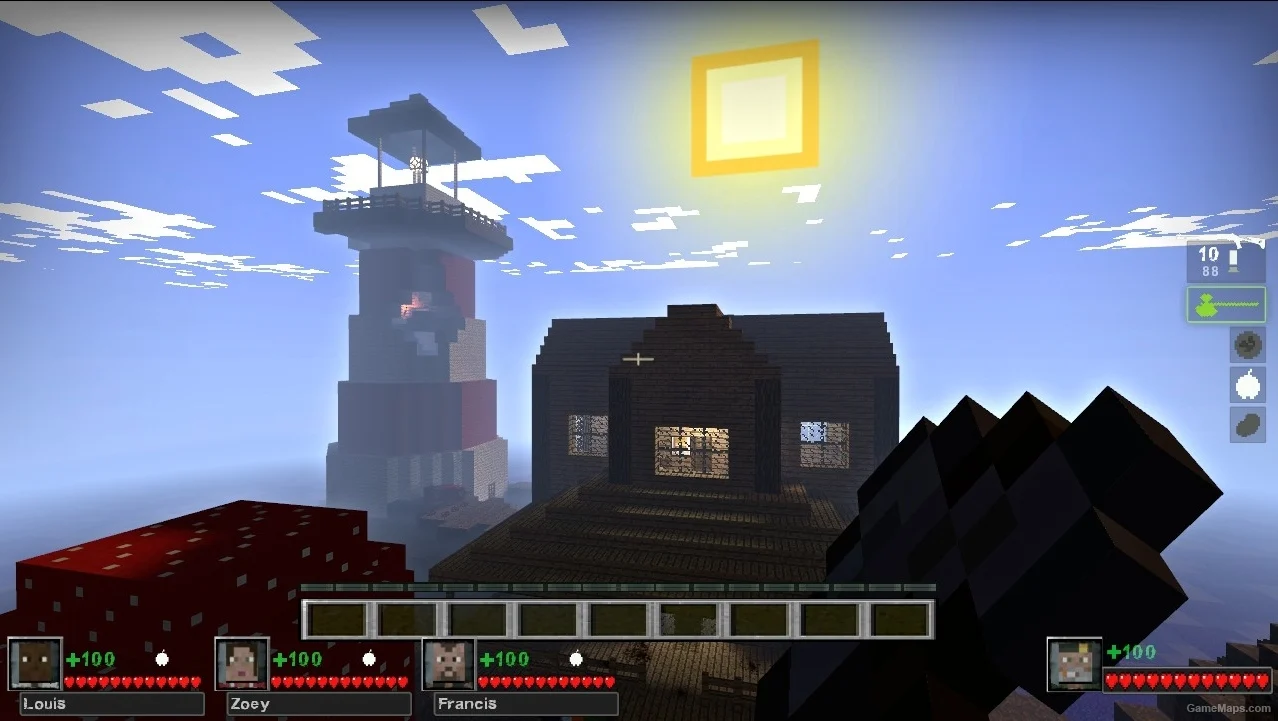1278x721 pixels.
Task: Select the green chainsaw weapon slot
Action: pos(1226,304)
